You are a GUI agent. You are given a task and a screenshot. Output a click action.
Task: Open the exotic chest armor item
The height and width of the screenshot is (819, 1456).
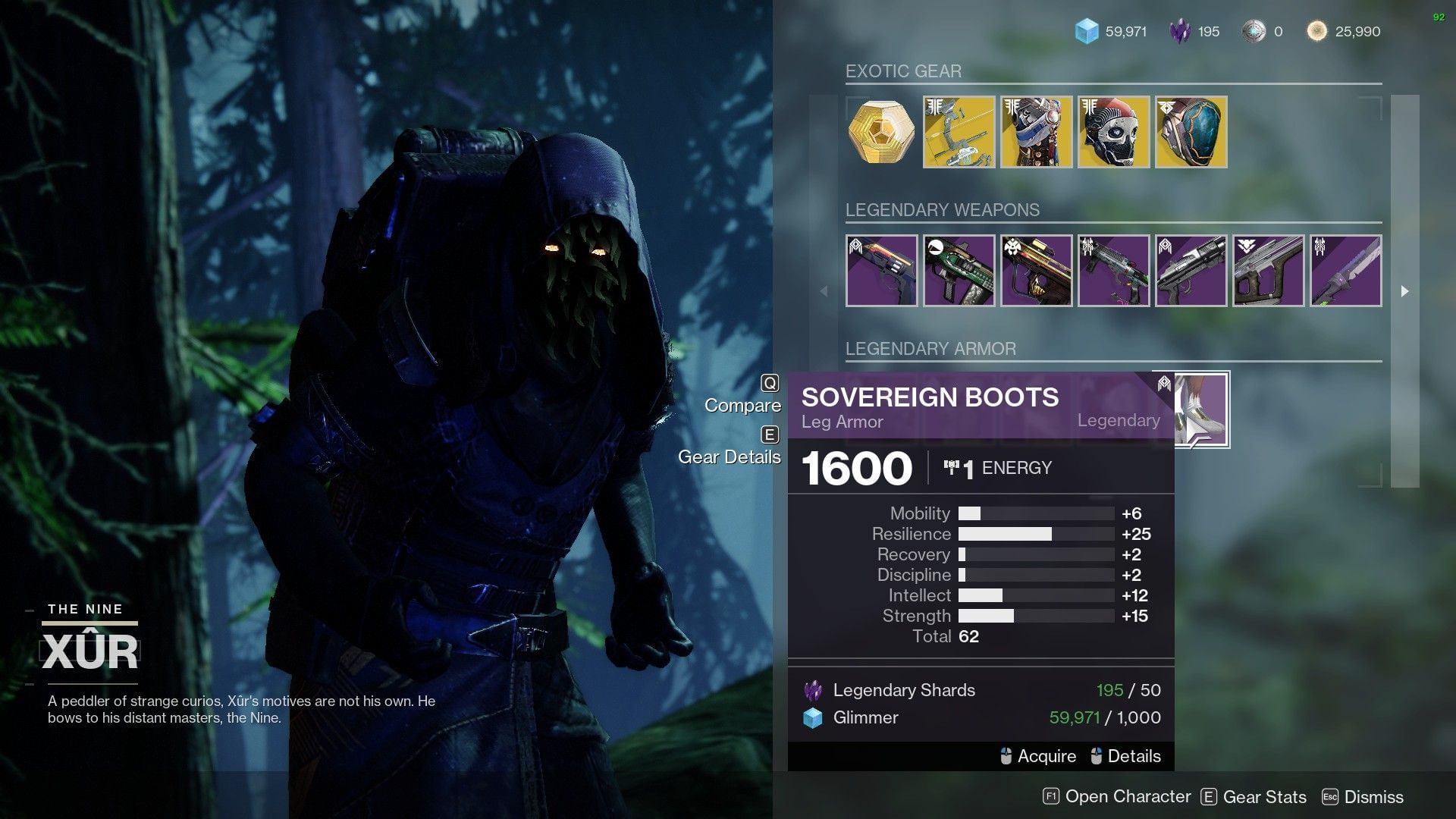click(x=1036, y=132)
